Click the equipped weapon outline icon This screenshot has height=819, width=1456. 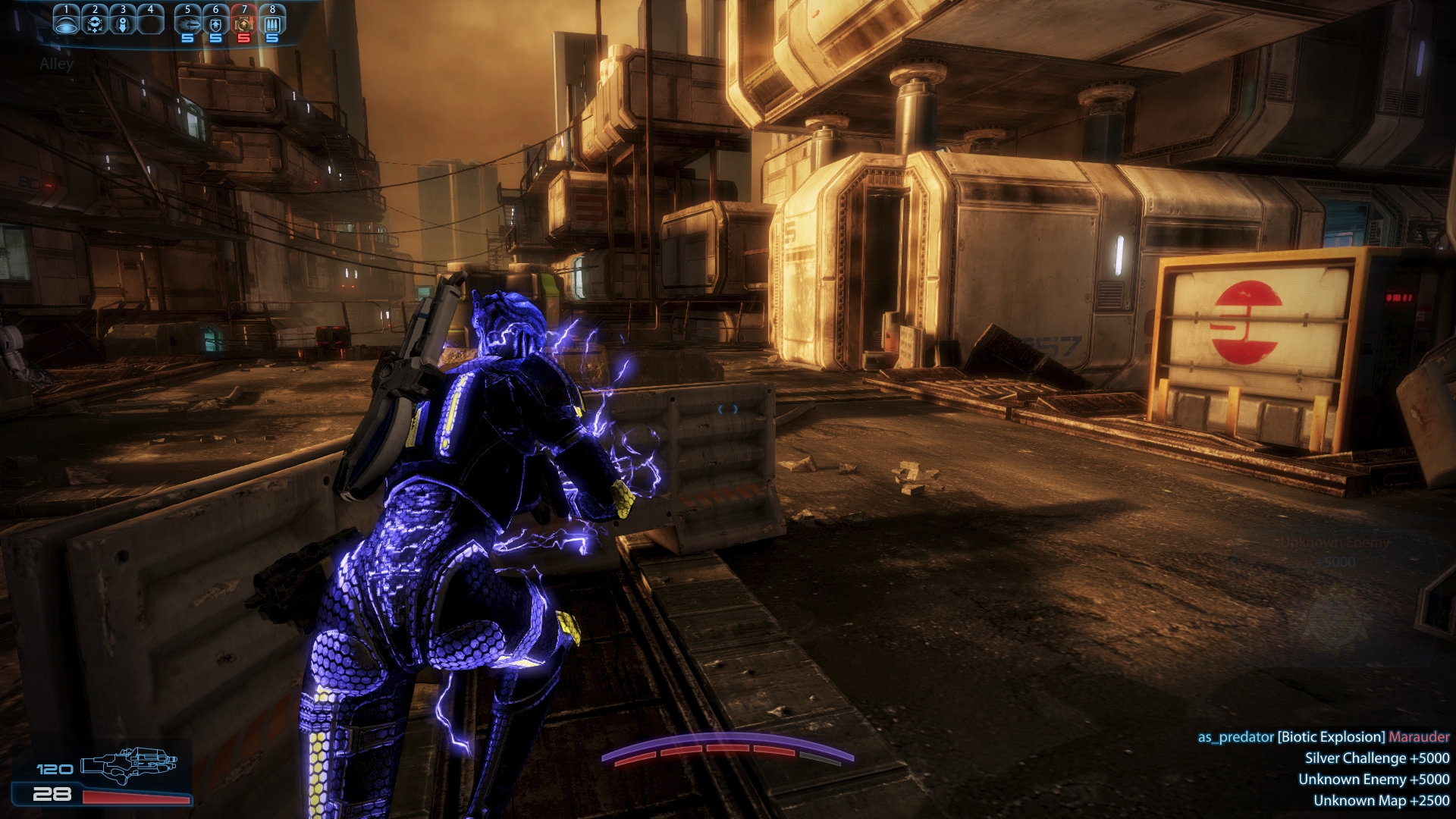point(129,767)
